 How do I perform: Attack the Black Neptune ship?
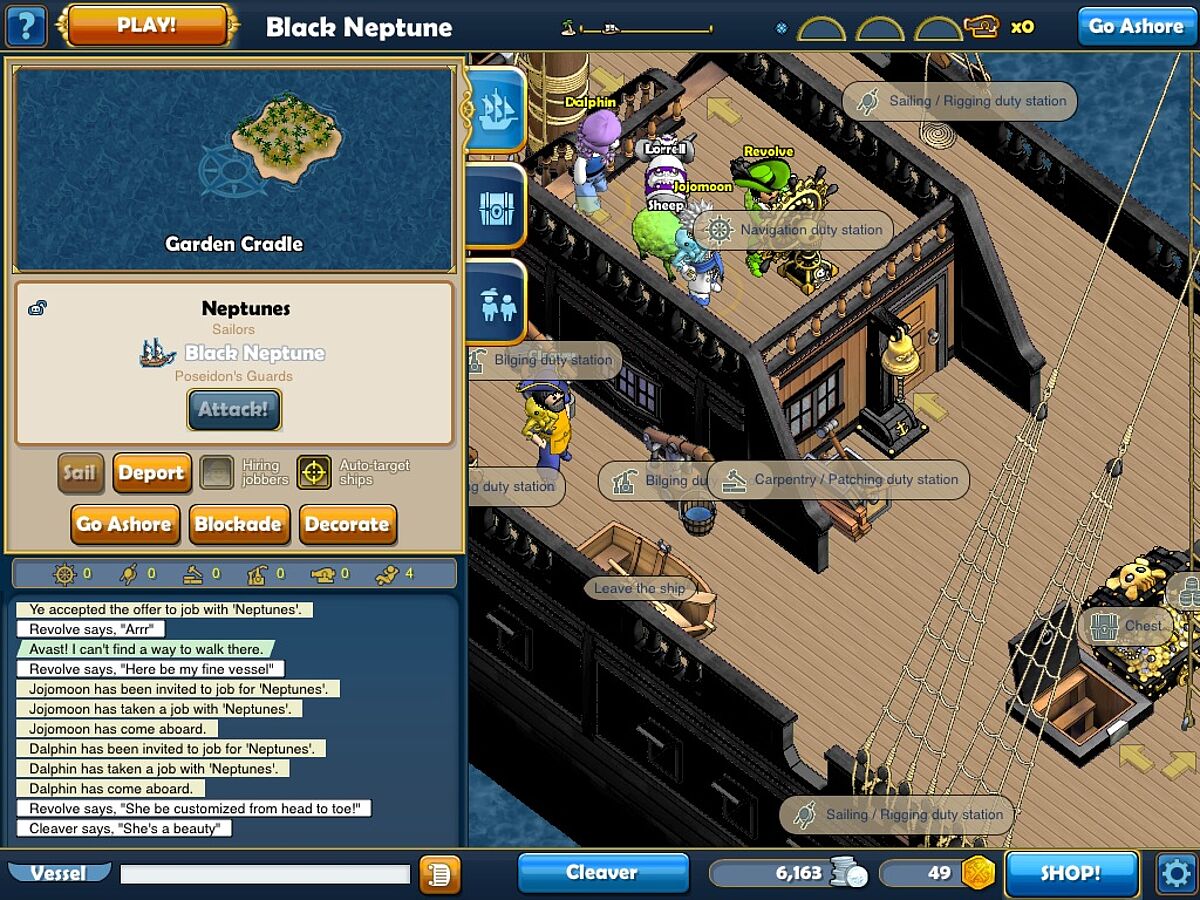pyautogui.click(x=234, y=409)
